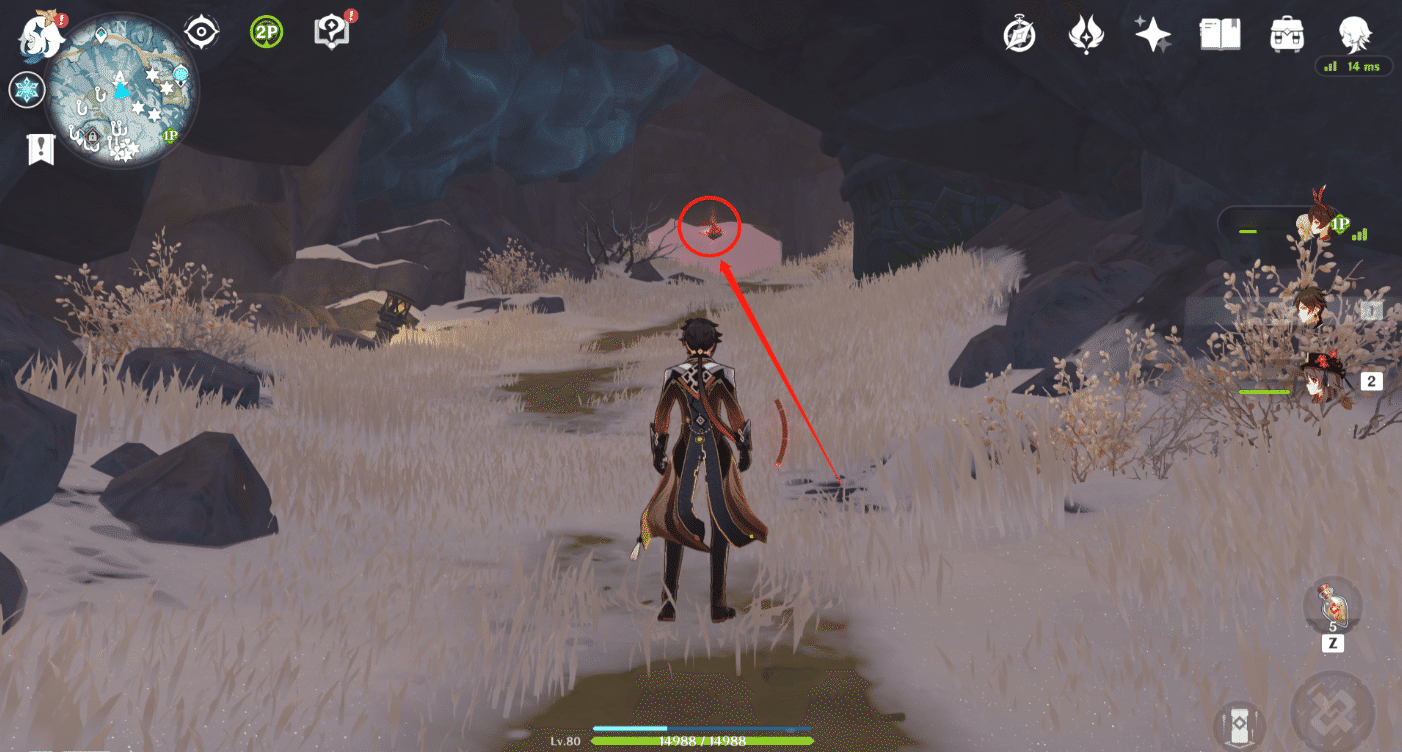Open the Battle Pass wings icon

(x=1086, y=33)
